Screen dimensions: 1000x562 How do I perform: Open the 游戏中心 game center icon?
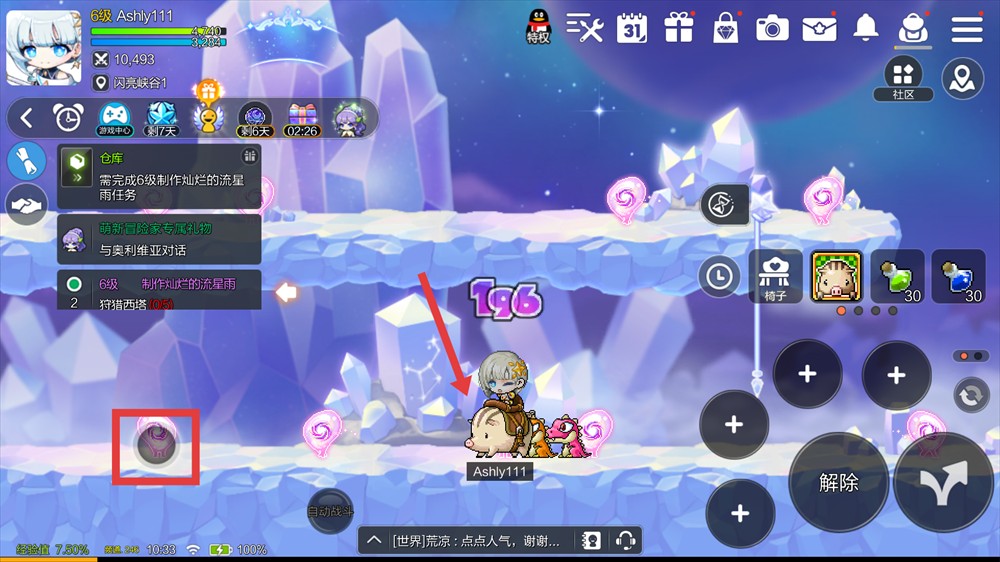pos(115,118)
